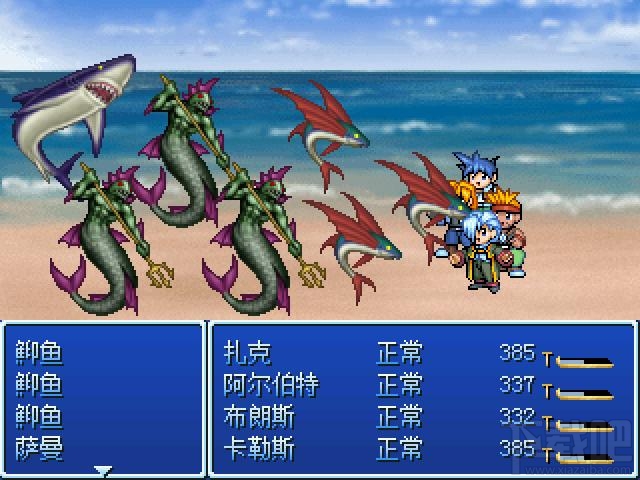Pick 布朗斯 from the party roster
Viewport: 640px width, 480px height.
[x=258, y=416]
